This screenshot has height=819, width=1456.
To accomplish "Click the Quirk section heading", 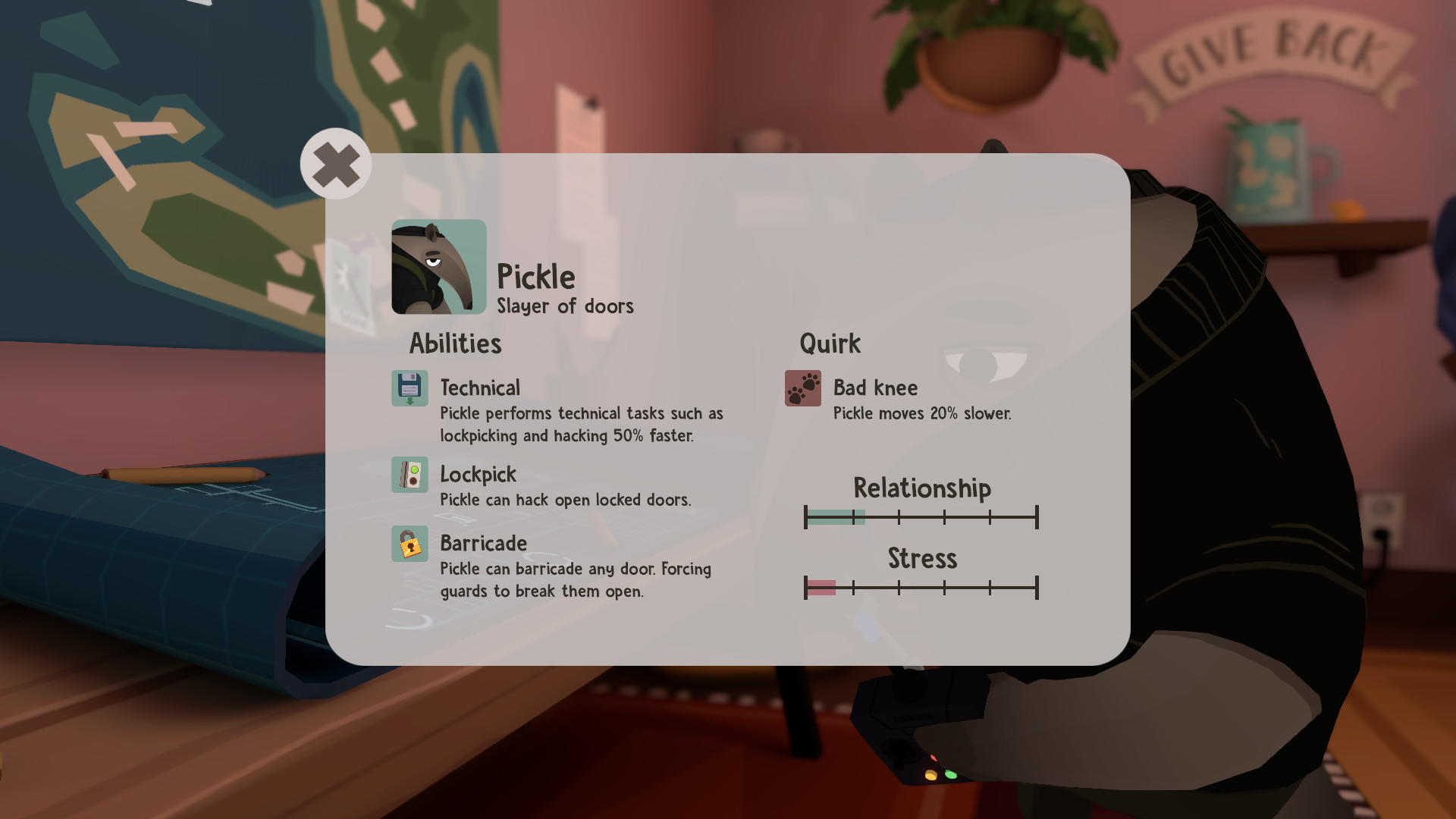I will (831, 343).
